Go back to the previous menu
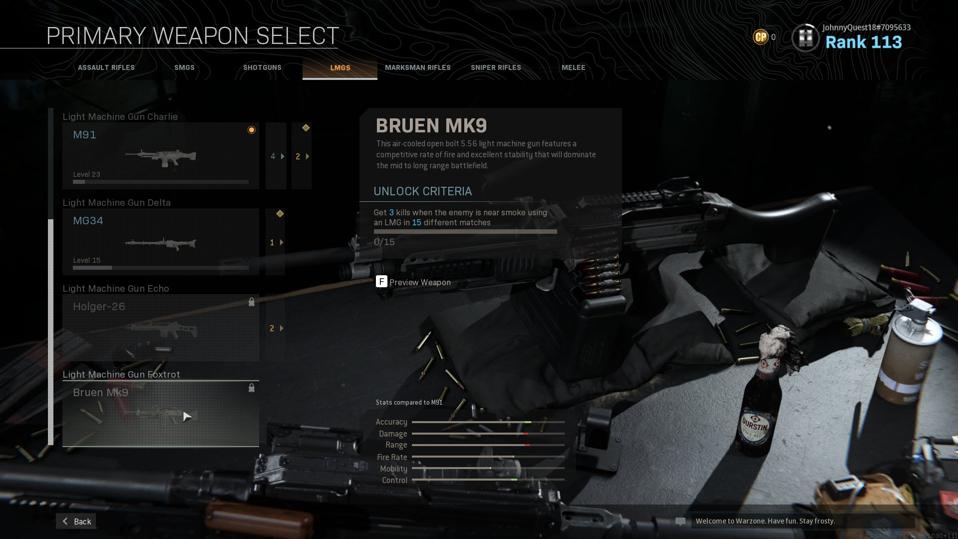The width and height of the screenshot is (958, 539). pos(76,521)
